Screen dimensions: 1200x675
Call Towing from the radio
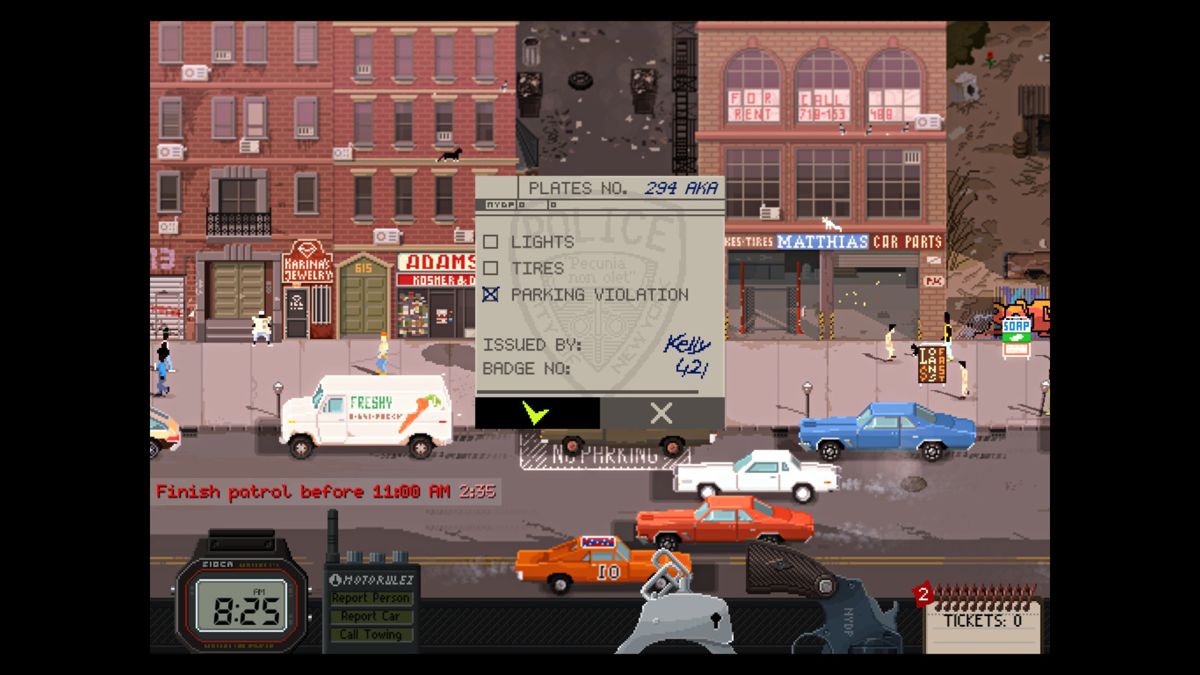click(x=370, y=634)
